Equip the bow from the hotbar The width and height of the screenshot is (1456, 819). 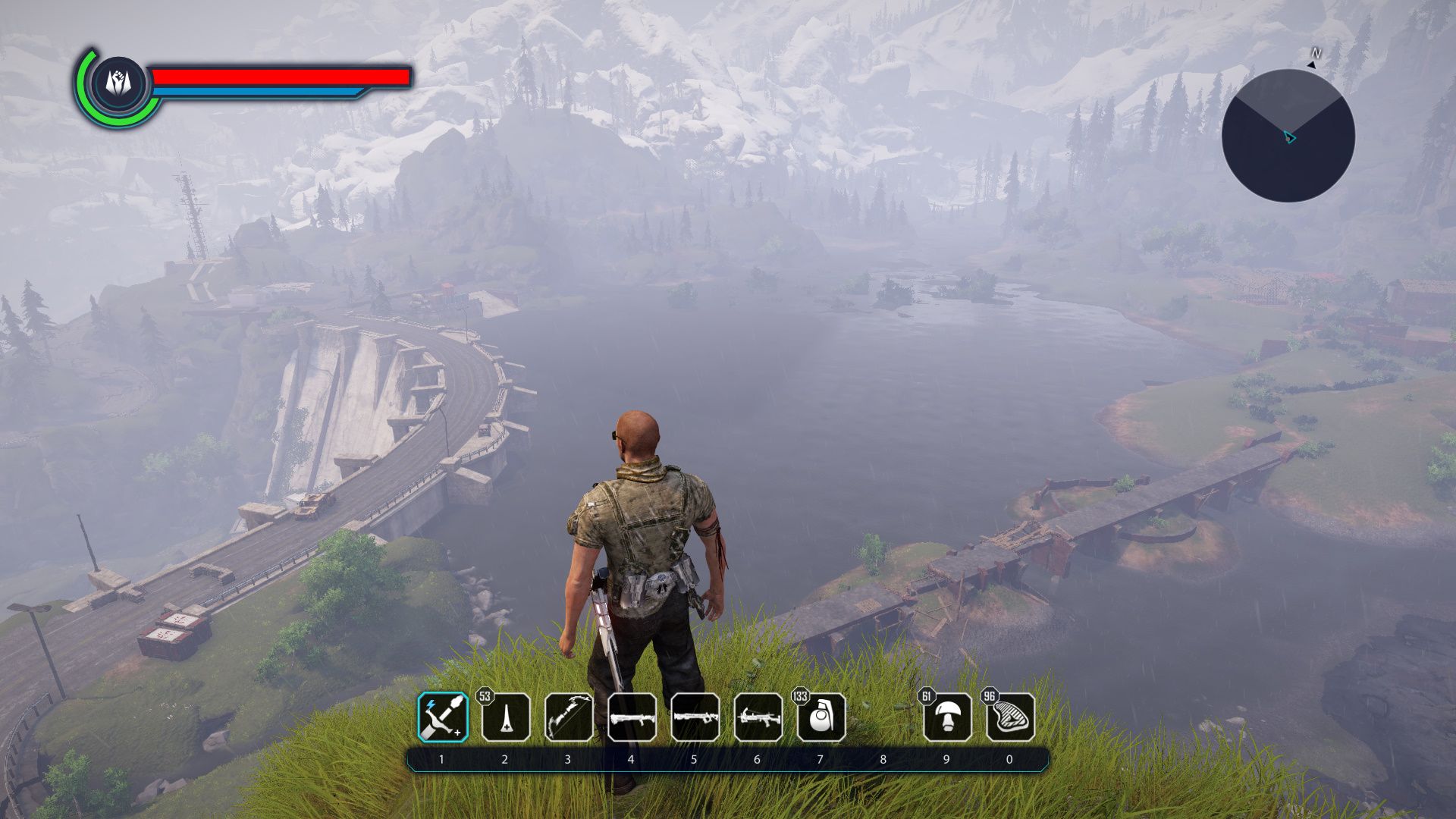pos(569,717)
